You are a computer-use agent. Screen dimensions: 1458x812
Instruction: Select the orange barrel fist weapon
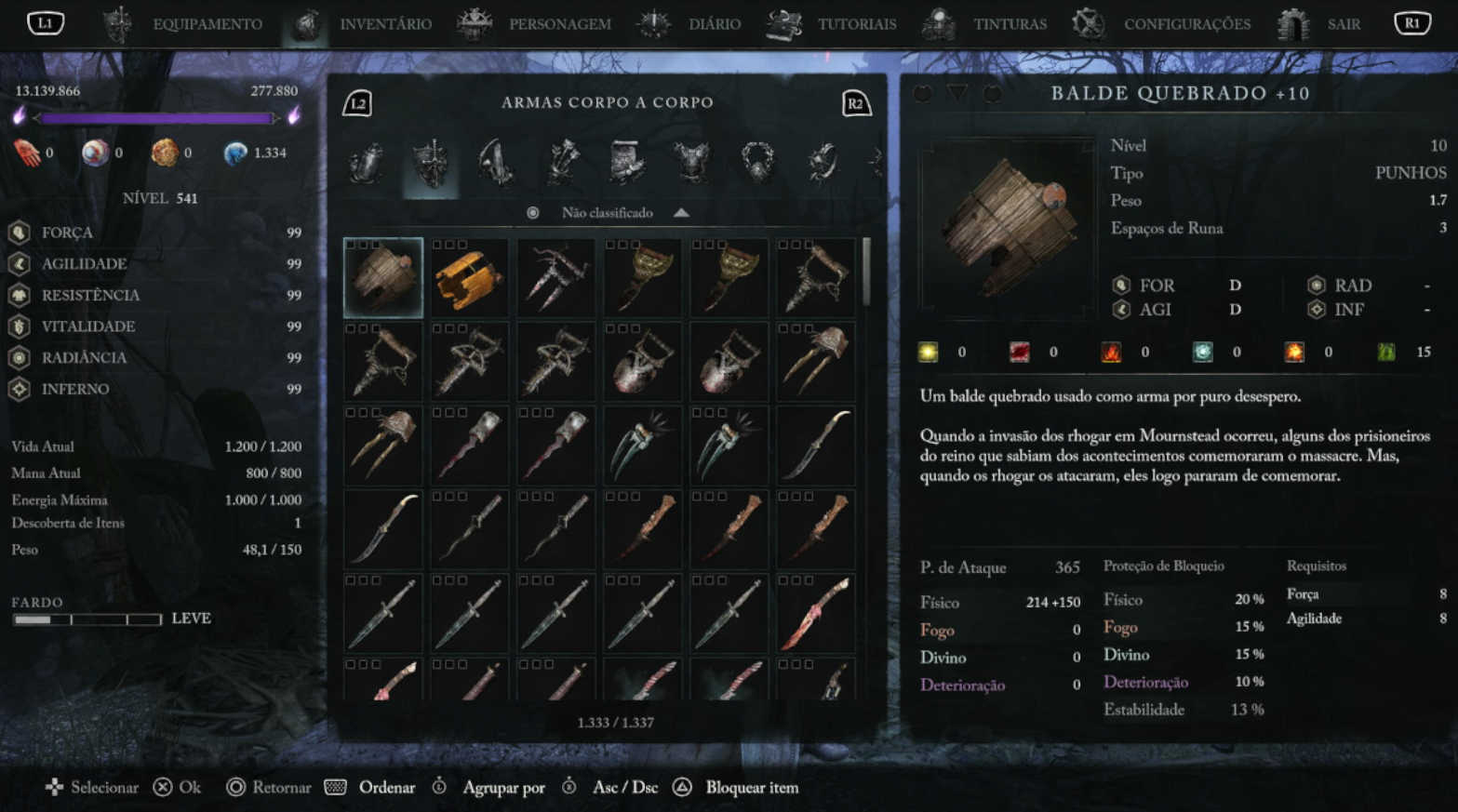[x=470, y=277]
